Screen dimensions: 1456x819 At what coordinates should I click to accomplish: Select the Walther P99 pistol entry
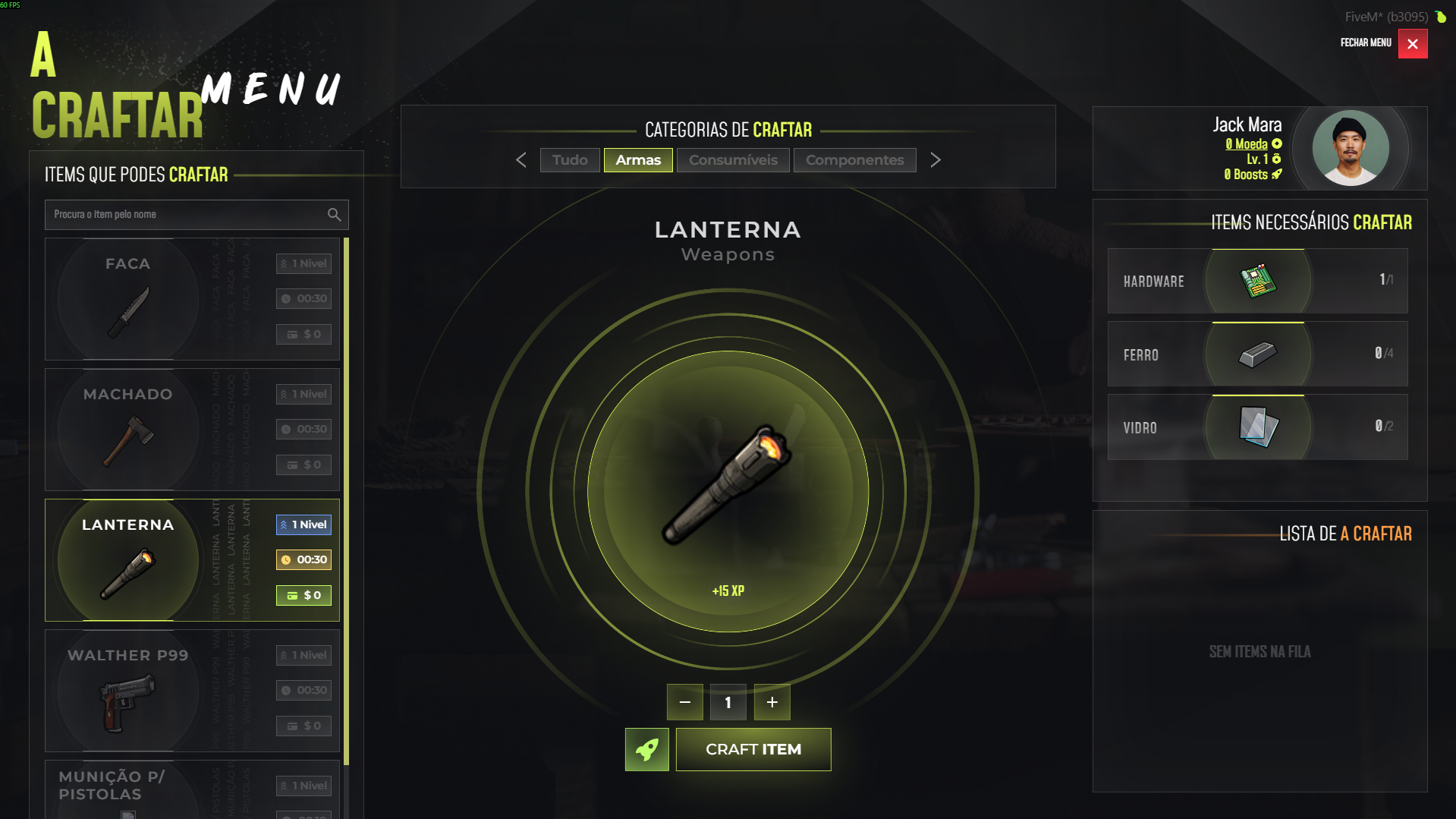tap(192, 691)
